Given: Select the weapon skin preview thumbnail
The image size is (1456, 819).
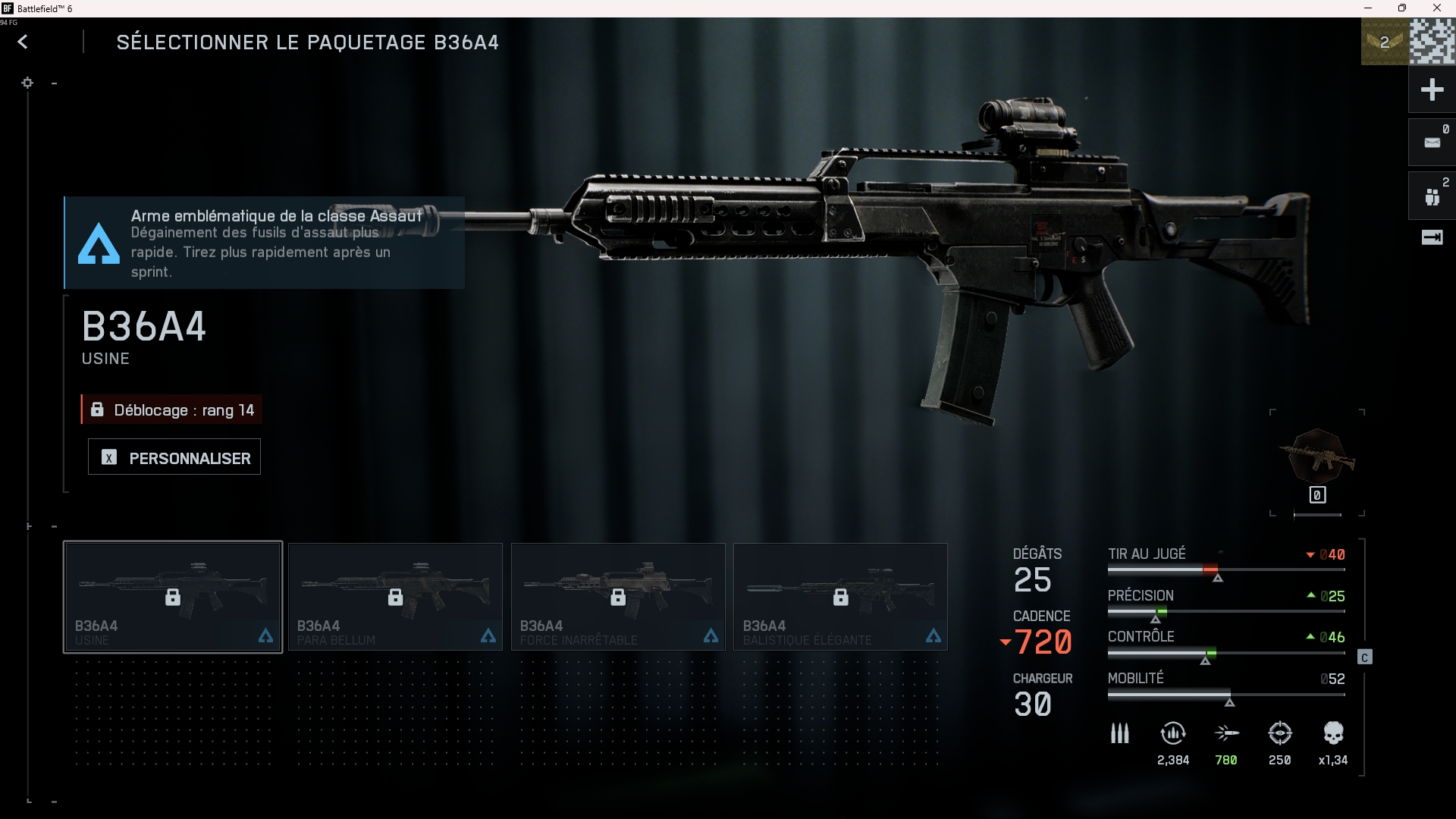Looking at the screenshot, I should 1317,457.
